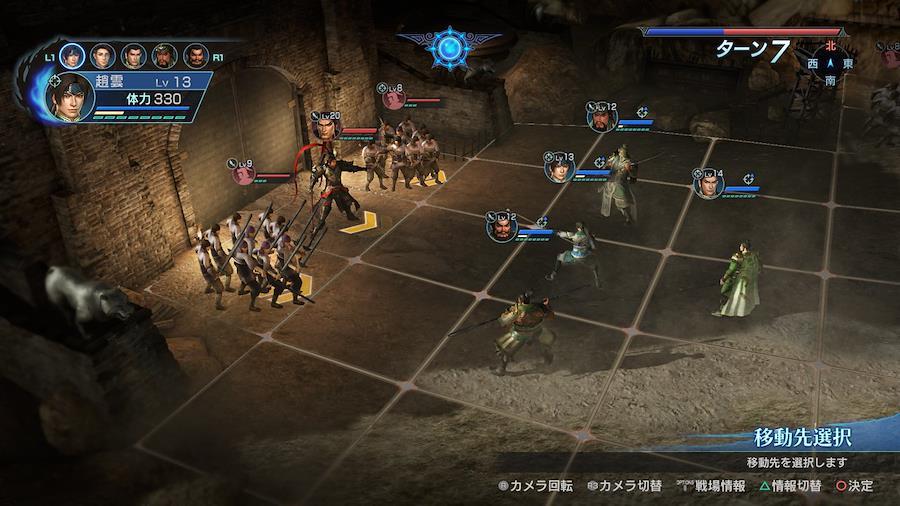
Task: Target the Lv8 enemy unit marker
Action: coord(391,97)
